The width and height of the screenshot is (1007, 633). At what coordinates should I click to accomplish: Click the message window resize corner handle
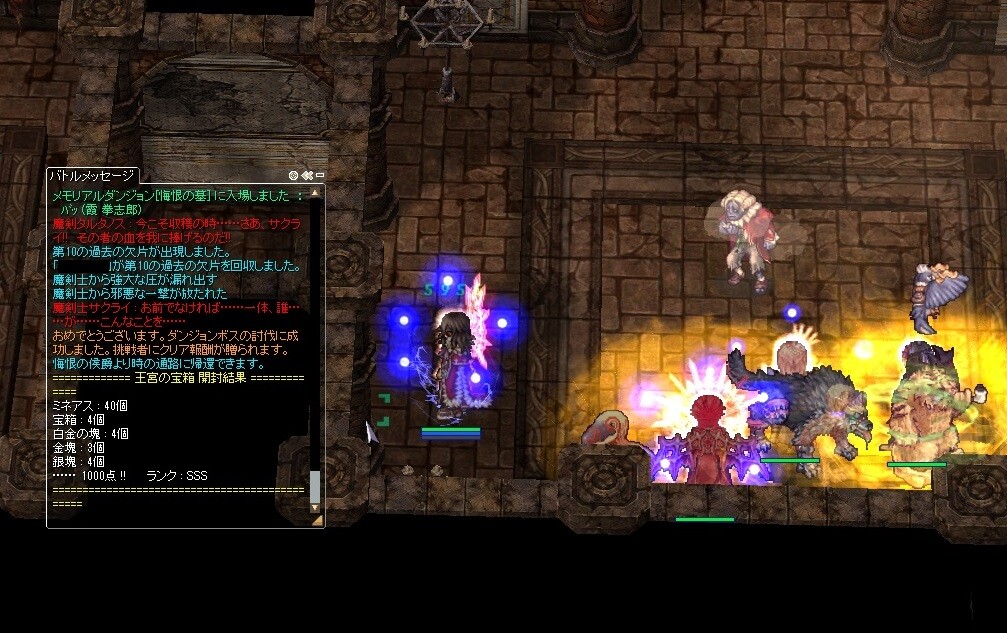(x=318, y=520)
